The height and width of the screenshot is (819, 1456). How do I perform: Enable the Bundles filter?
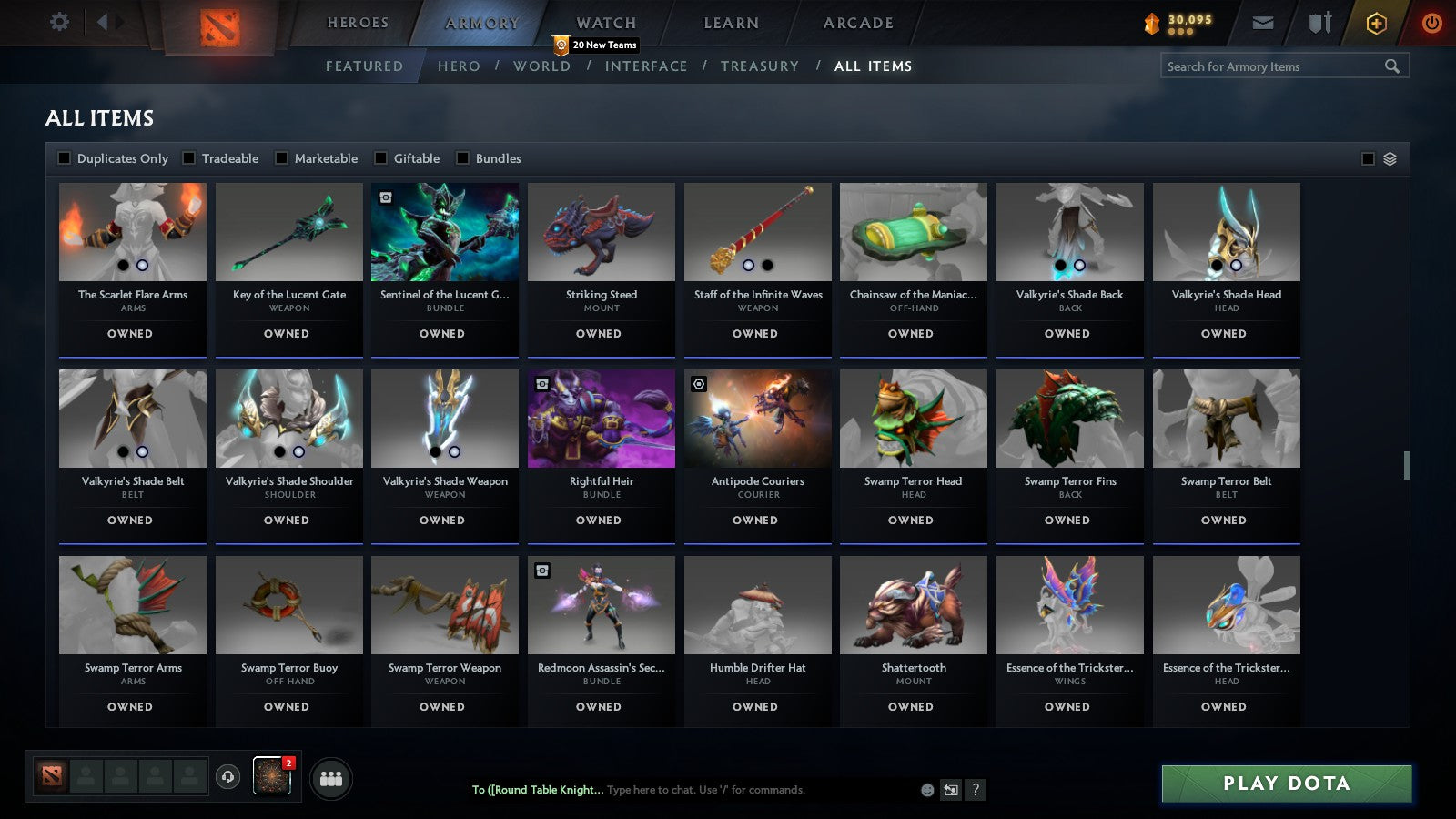click(x=464, y=157)
